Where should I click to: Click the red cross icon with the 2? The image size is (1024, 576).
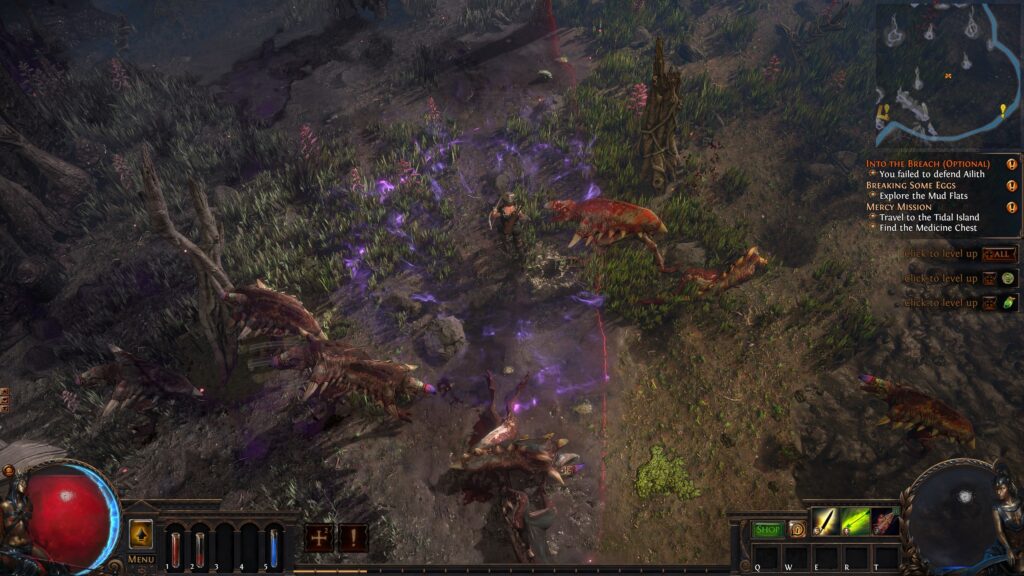(x=320, y=538)
